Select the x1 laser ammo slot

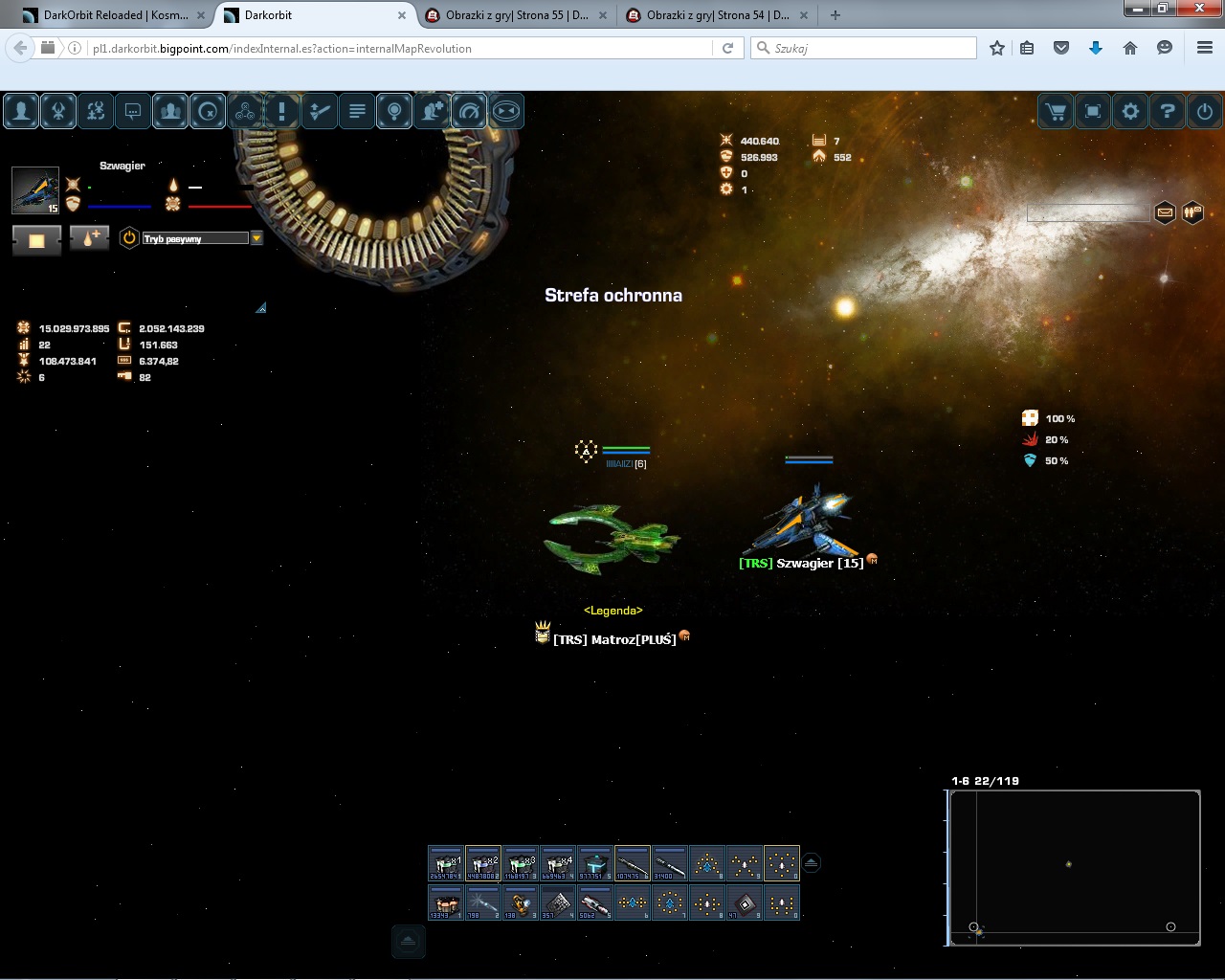point(446,863)
